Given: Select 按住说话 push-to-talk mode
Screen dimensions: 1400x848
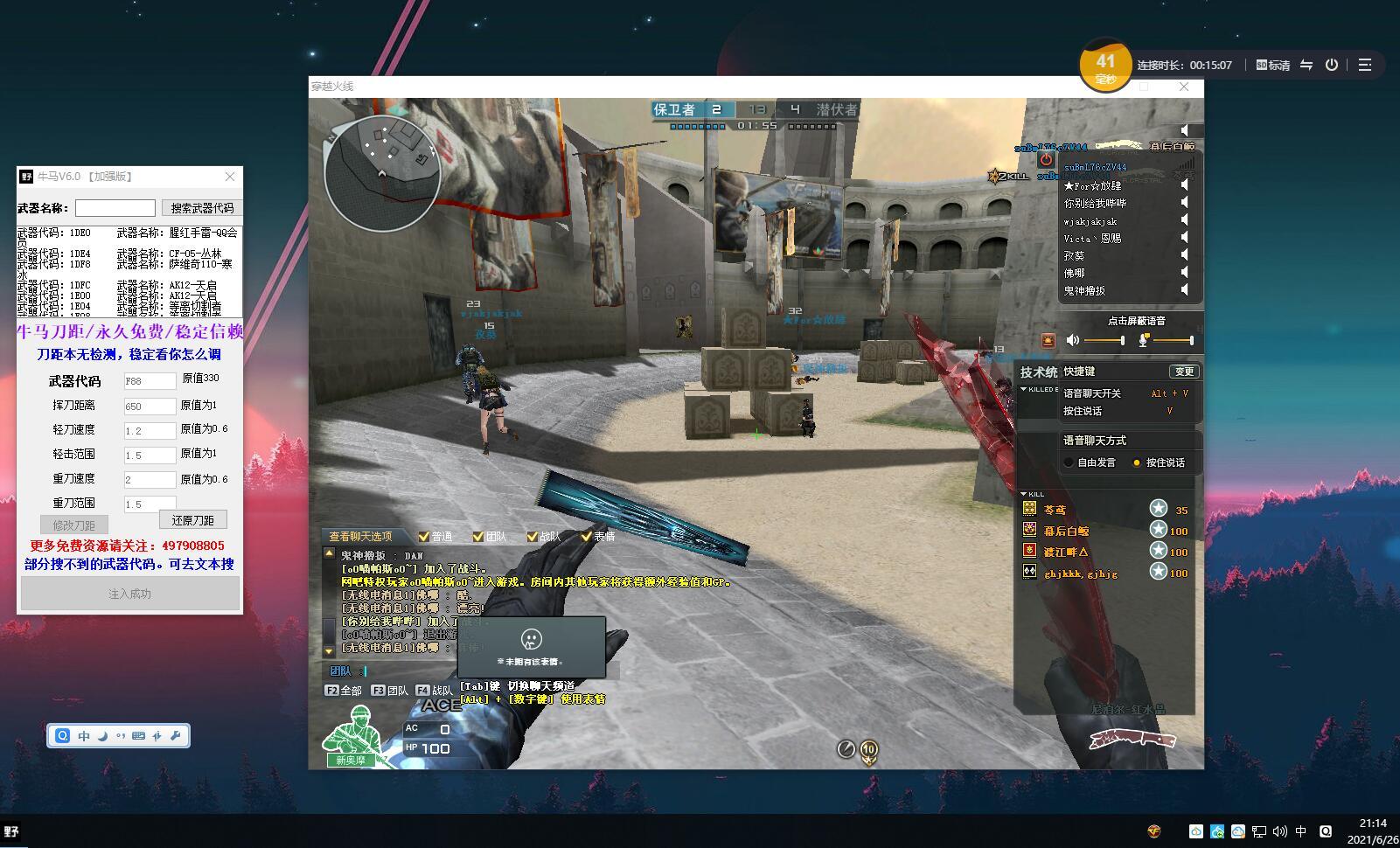Looking at the screenshot, I should 1137,462.
